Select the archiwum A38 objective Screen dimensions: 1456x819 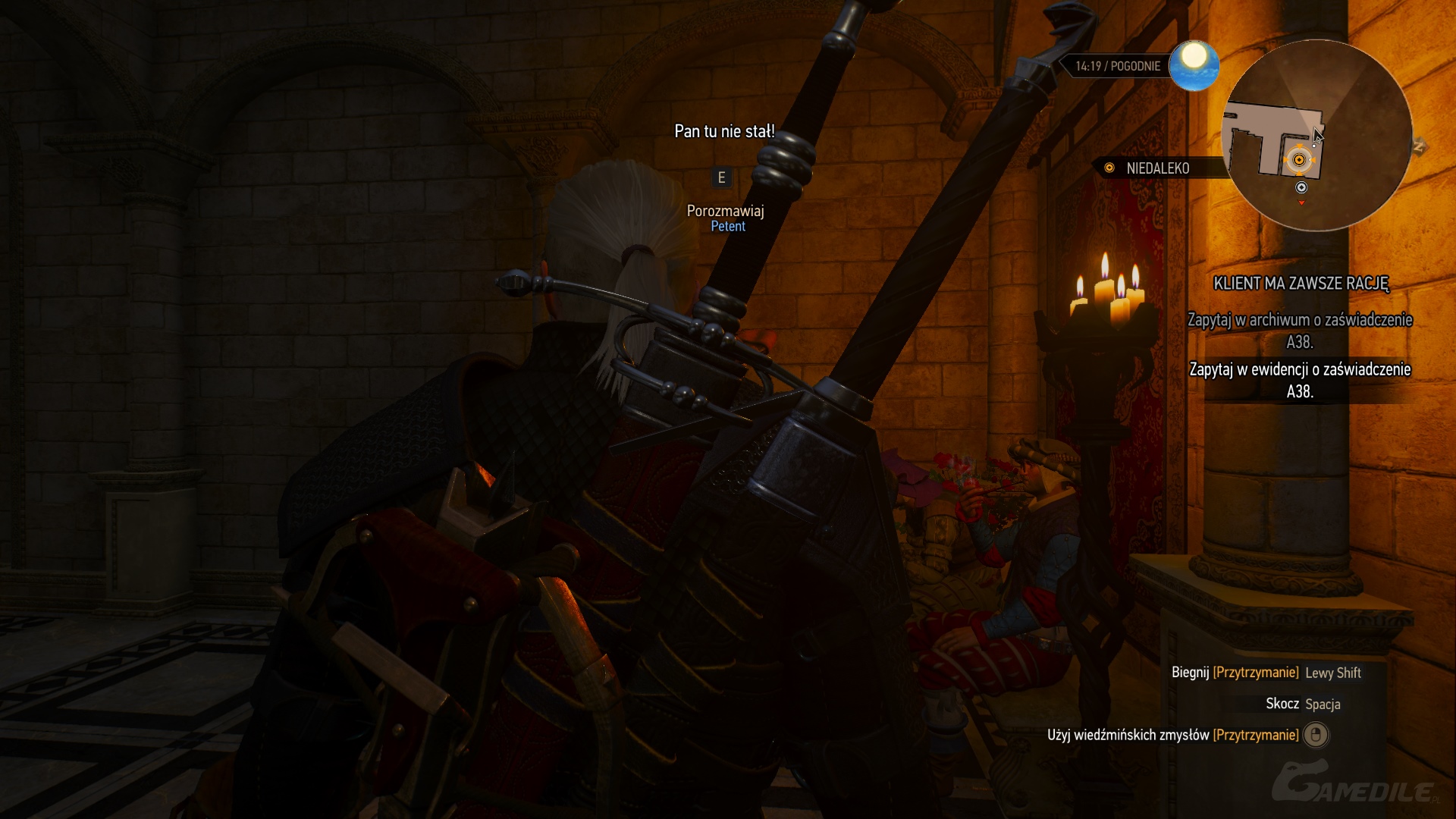(x=1300, y=331)
